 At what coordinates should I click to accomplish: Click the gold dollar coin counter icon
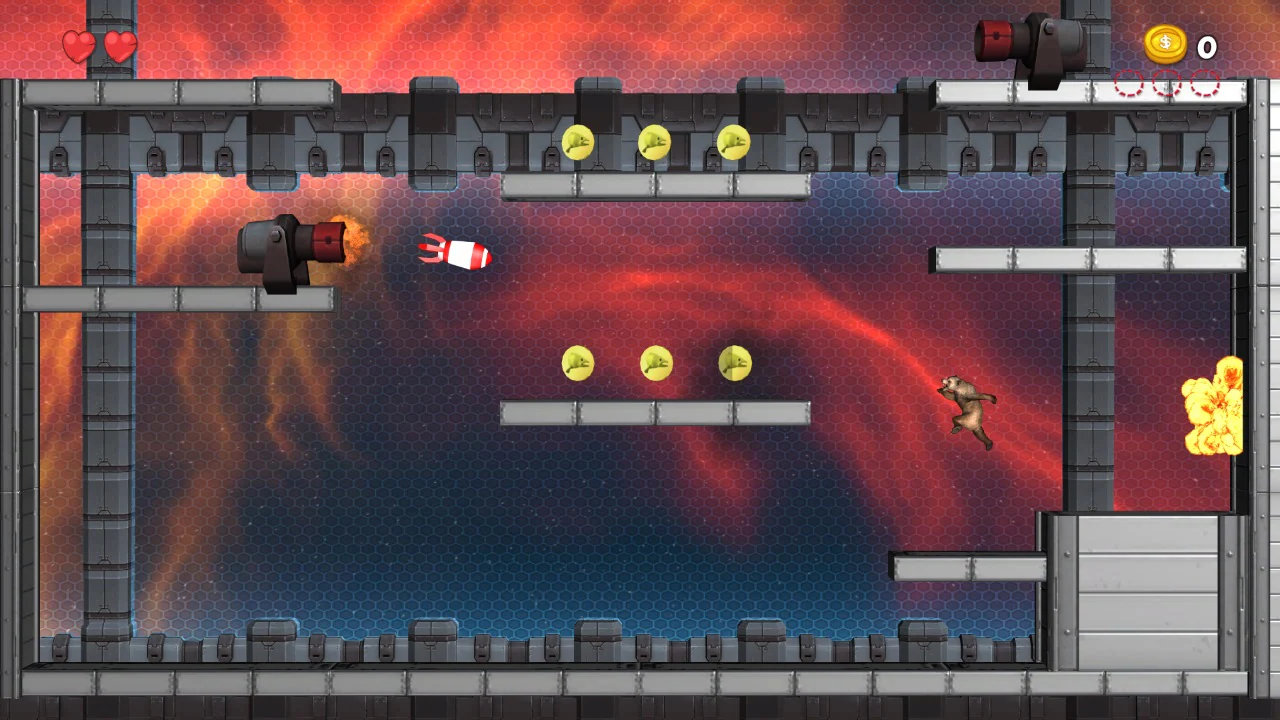click(1165, 45)
